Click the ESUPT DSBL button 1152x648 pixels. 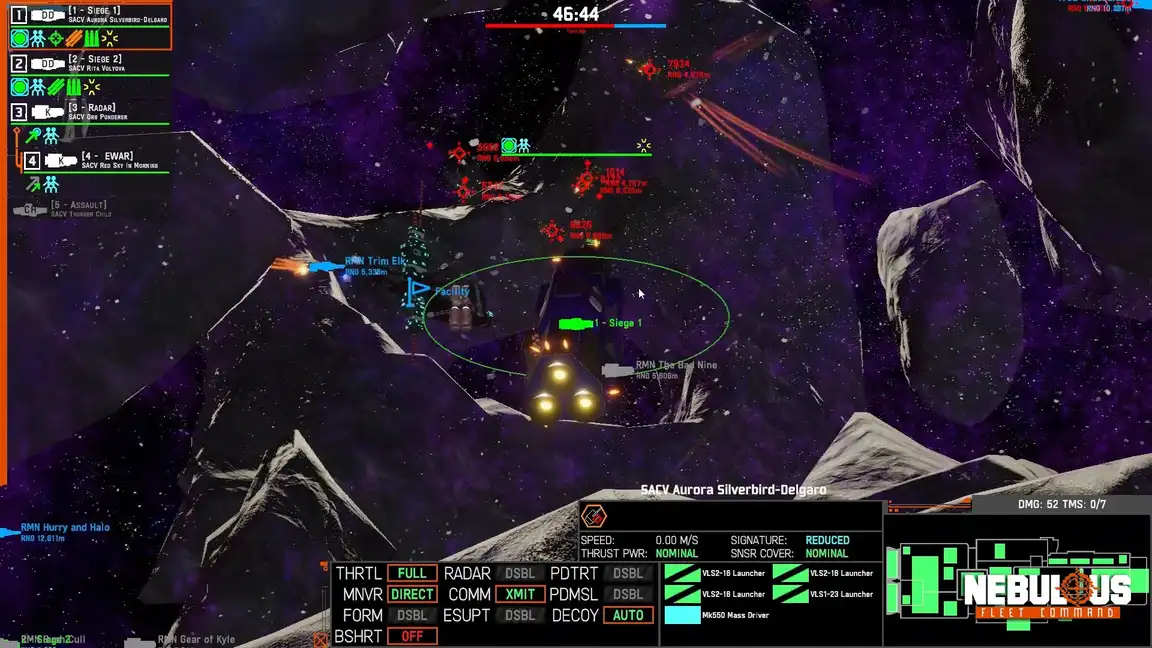tap(519, 615)
